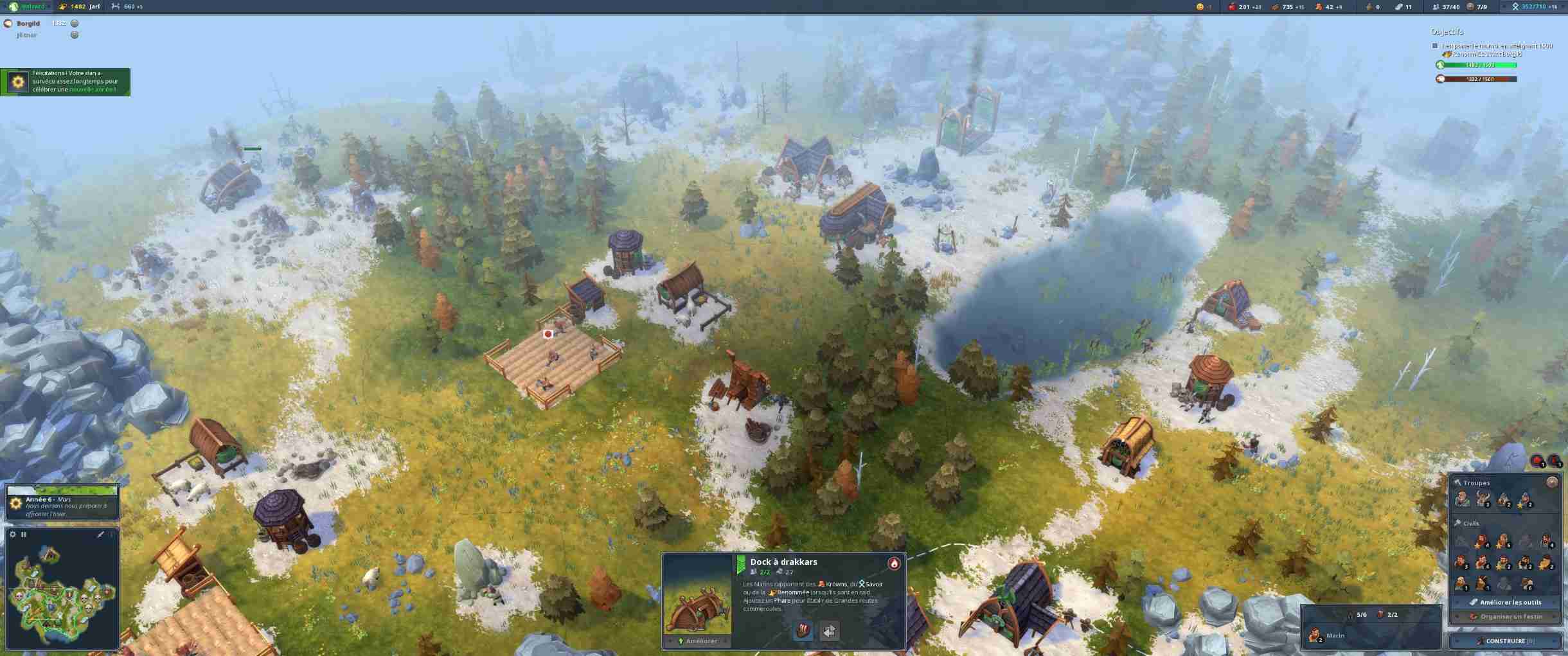
Task: Click the Améliorer les outils button
Action: tap(1506, 602)
